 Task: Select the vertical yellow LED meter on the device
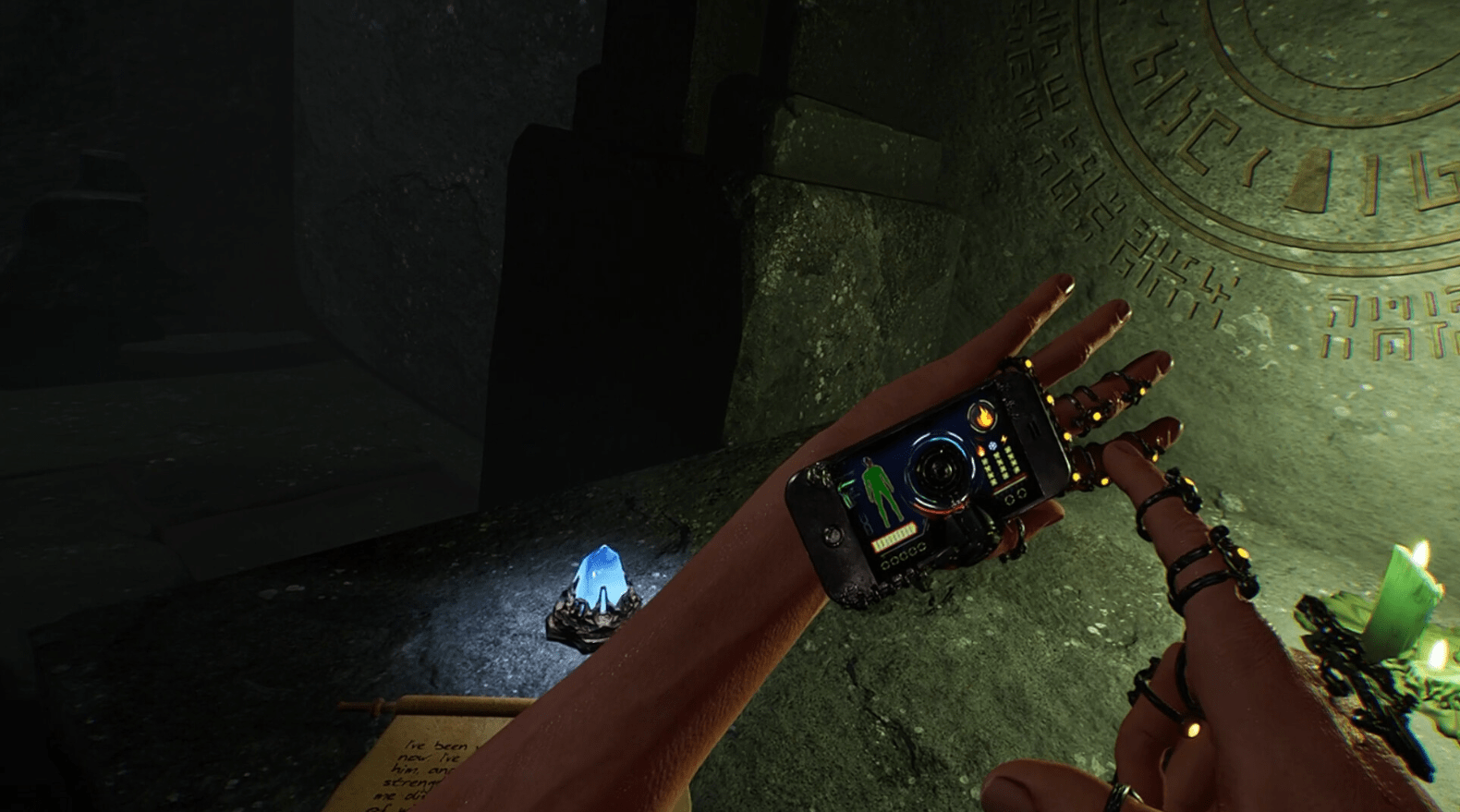coord(1001,466)
